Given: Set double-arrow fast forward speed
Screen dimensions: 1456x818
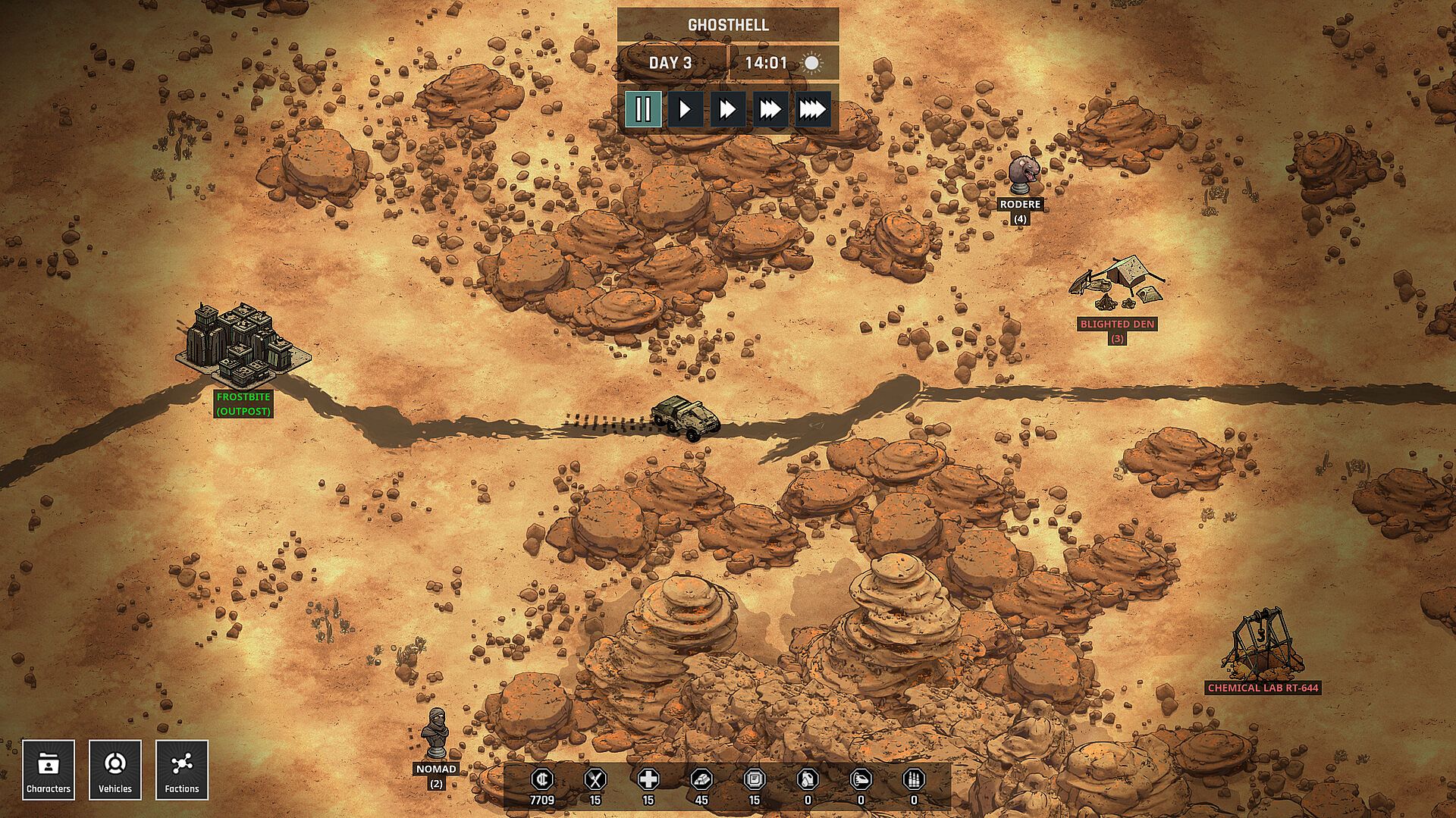Looking at the screenshot, I should [x=727, y=109].
